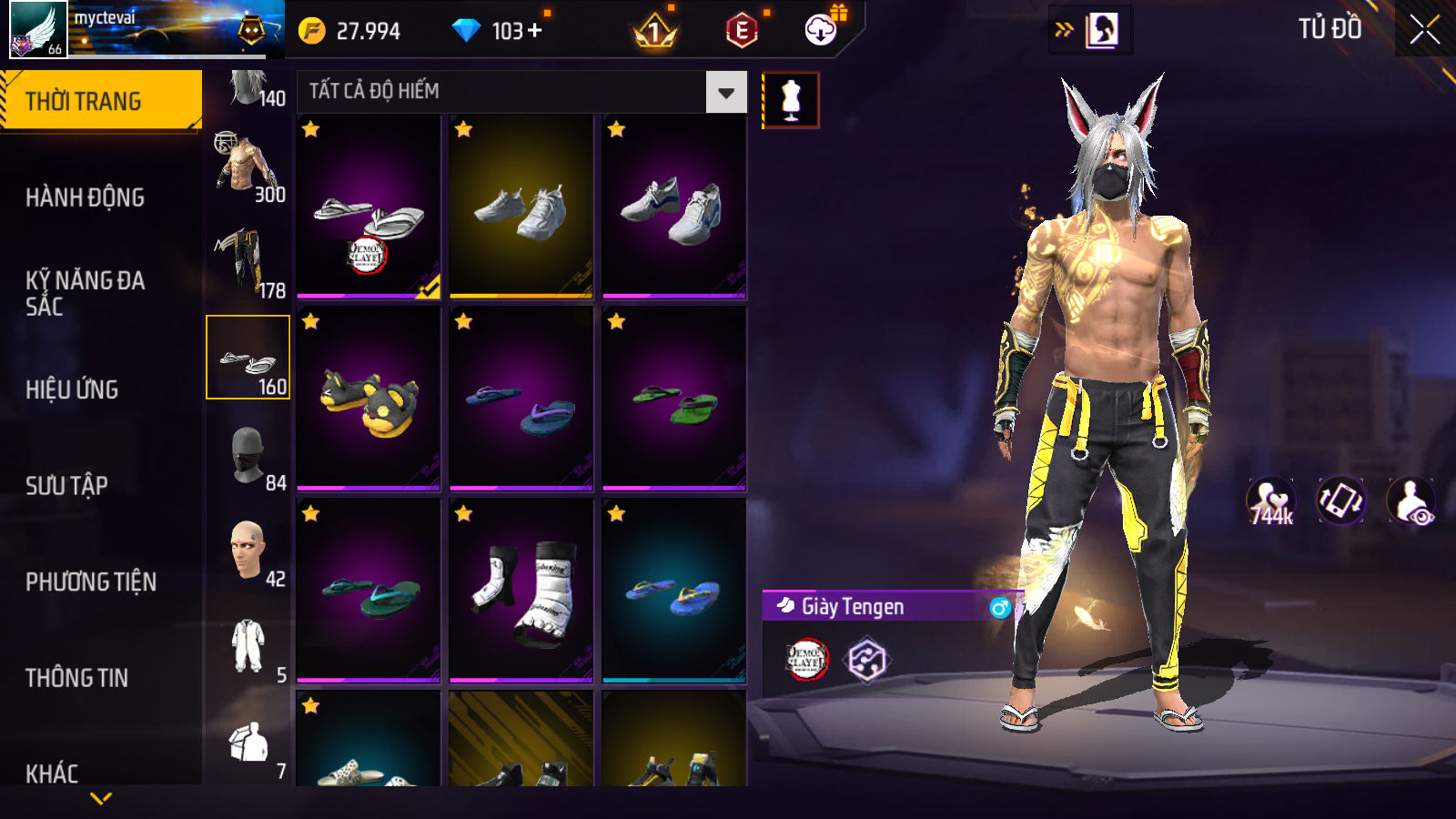Show the THÔNG TIN tab
The image size is (1456, 819).
pyautogui.click(x=76, y=678)
